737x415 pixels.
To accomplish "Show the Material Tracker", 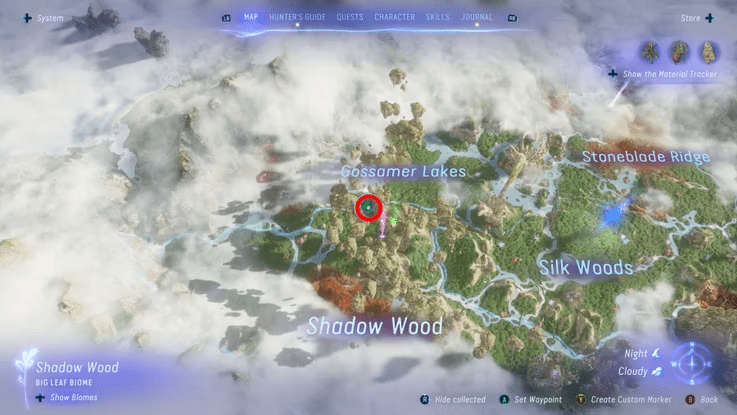I will coord(663,74).
